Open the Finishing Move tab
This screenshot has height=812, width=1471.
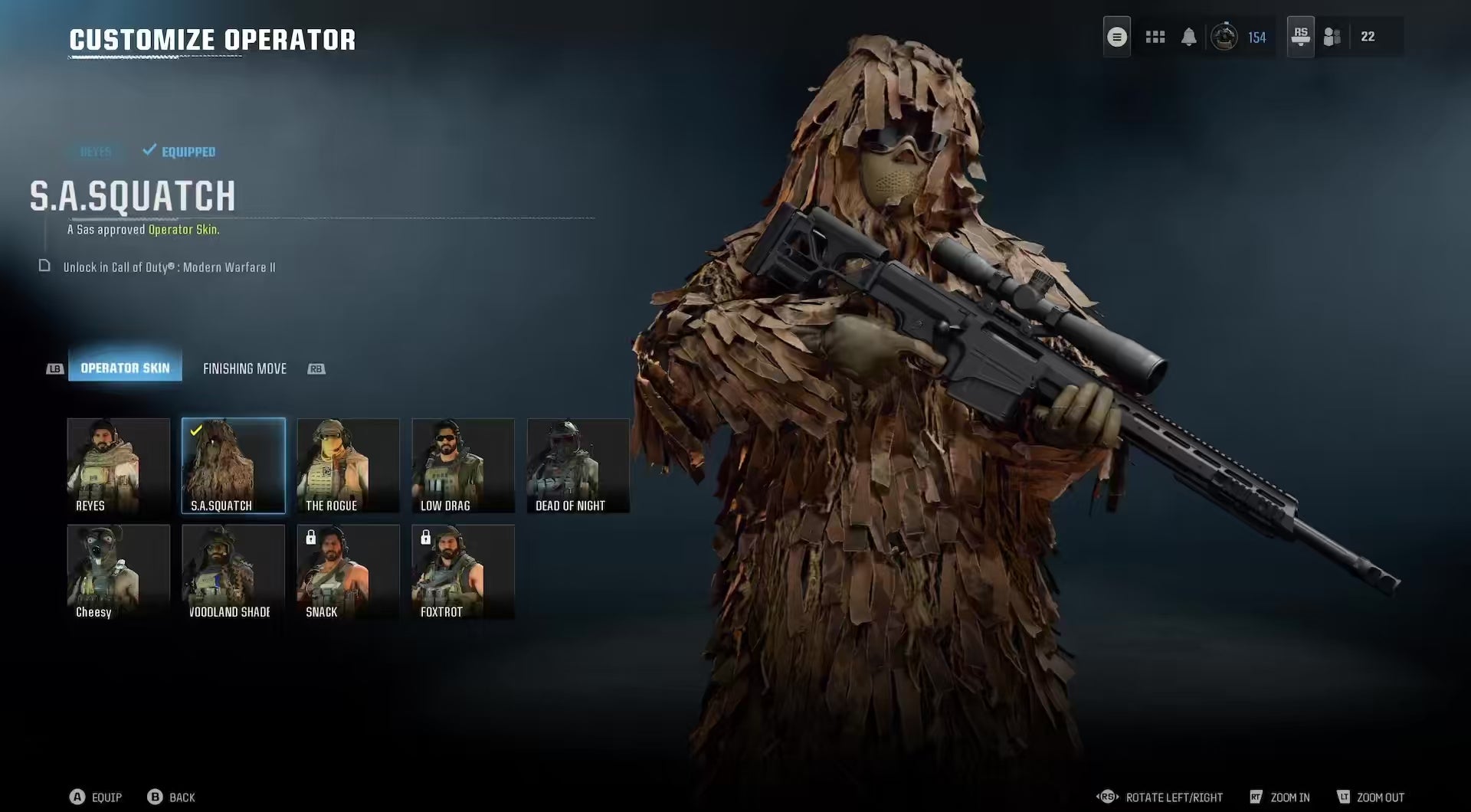pos(244,369)
